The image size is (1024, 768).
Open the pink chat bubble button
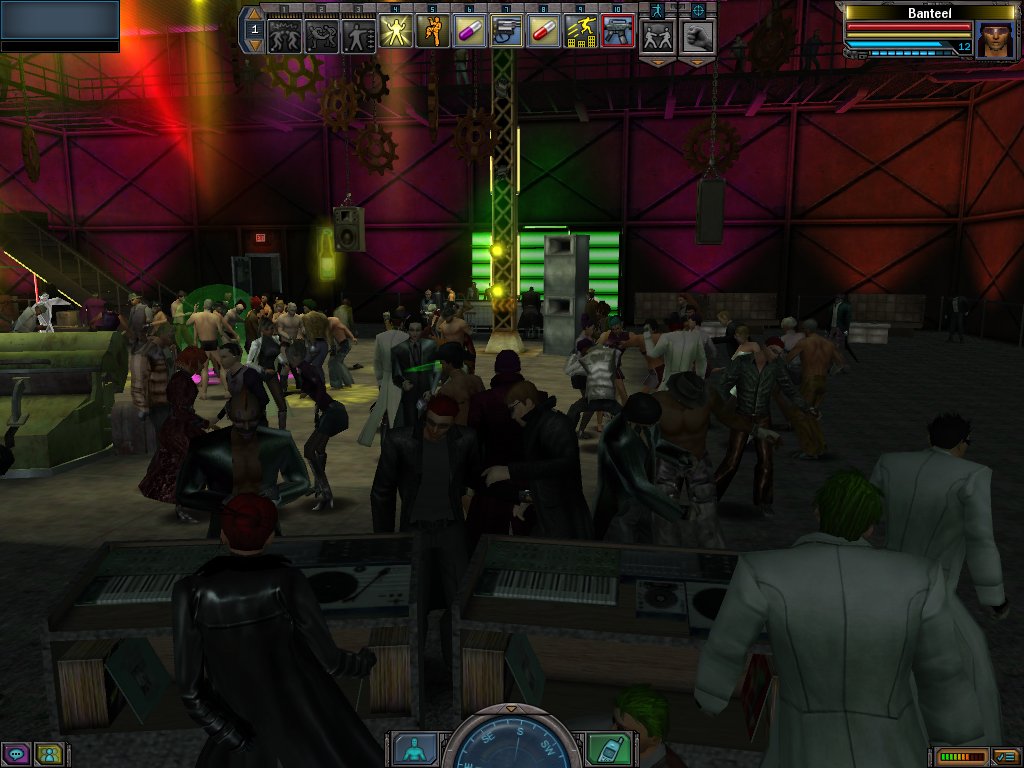[16, 753]
